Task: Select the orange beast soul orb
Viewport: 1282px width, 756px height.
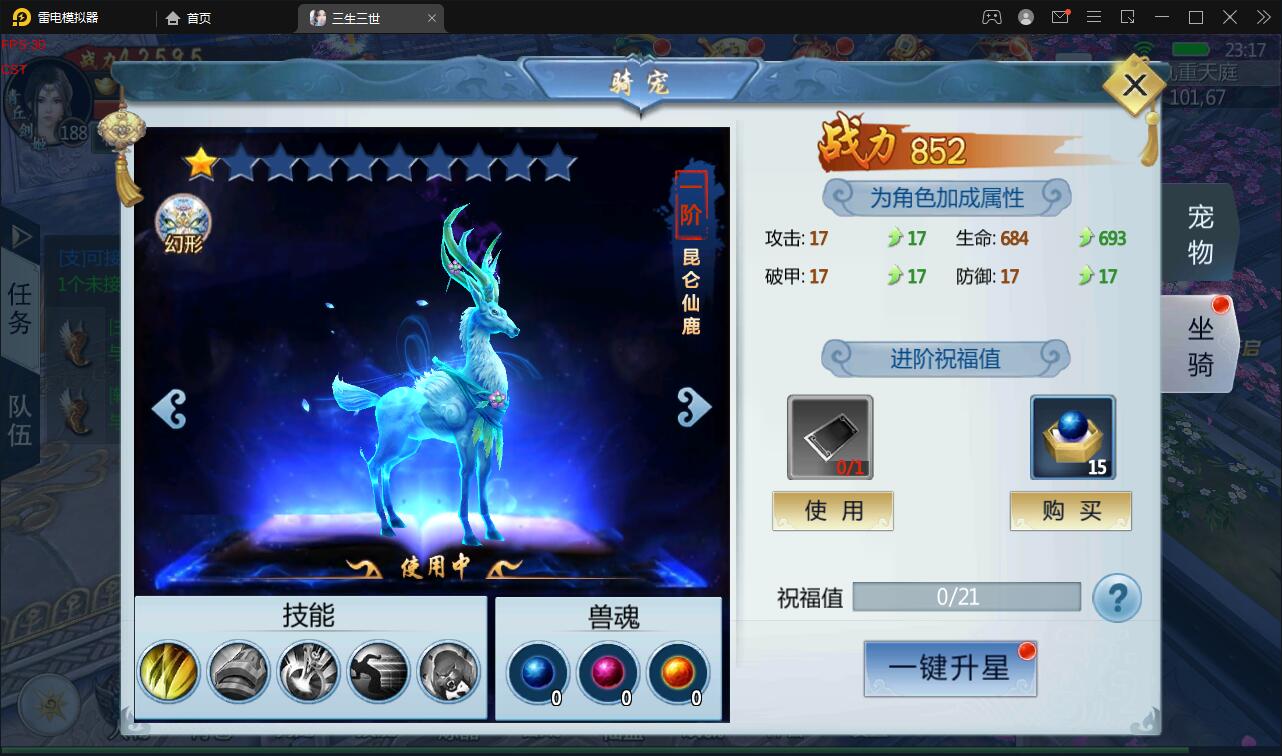Action: [x=679, y=671]
